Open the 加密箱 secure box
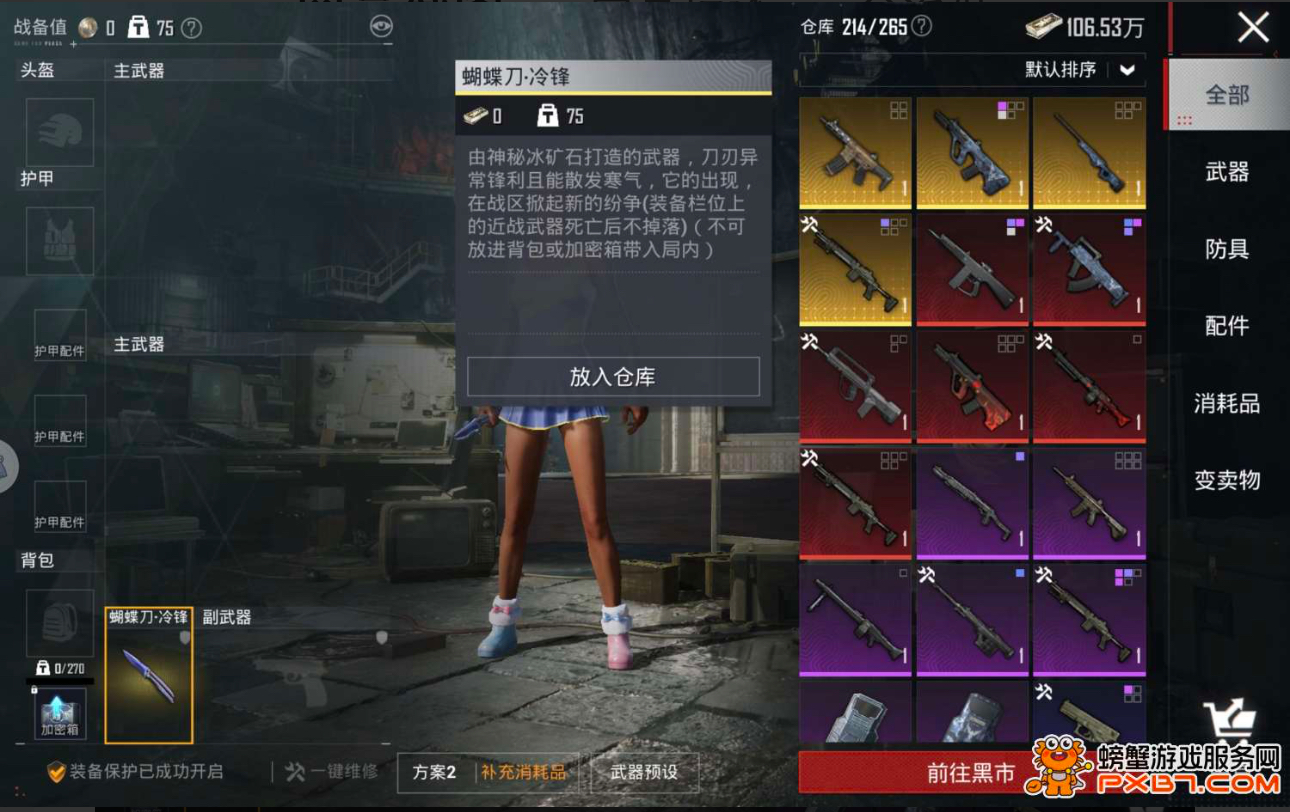Image resolution: width=1290 pixels, height=812 pixels. click(x=60, y=713)
